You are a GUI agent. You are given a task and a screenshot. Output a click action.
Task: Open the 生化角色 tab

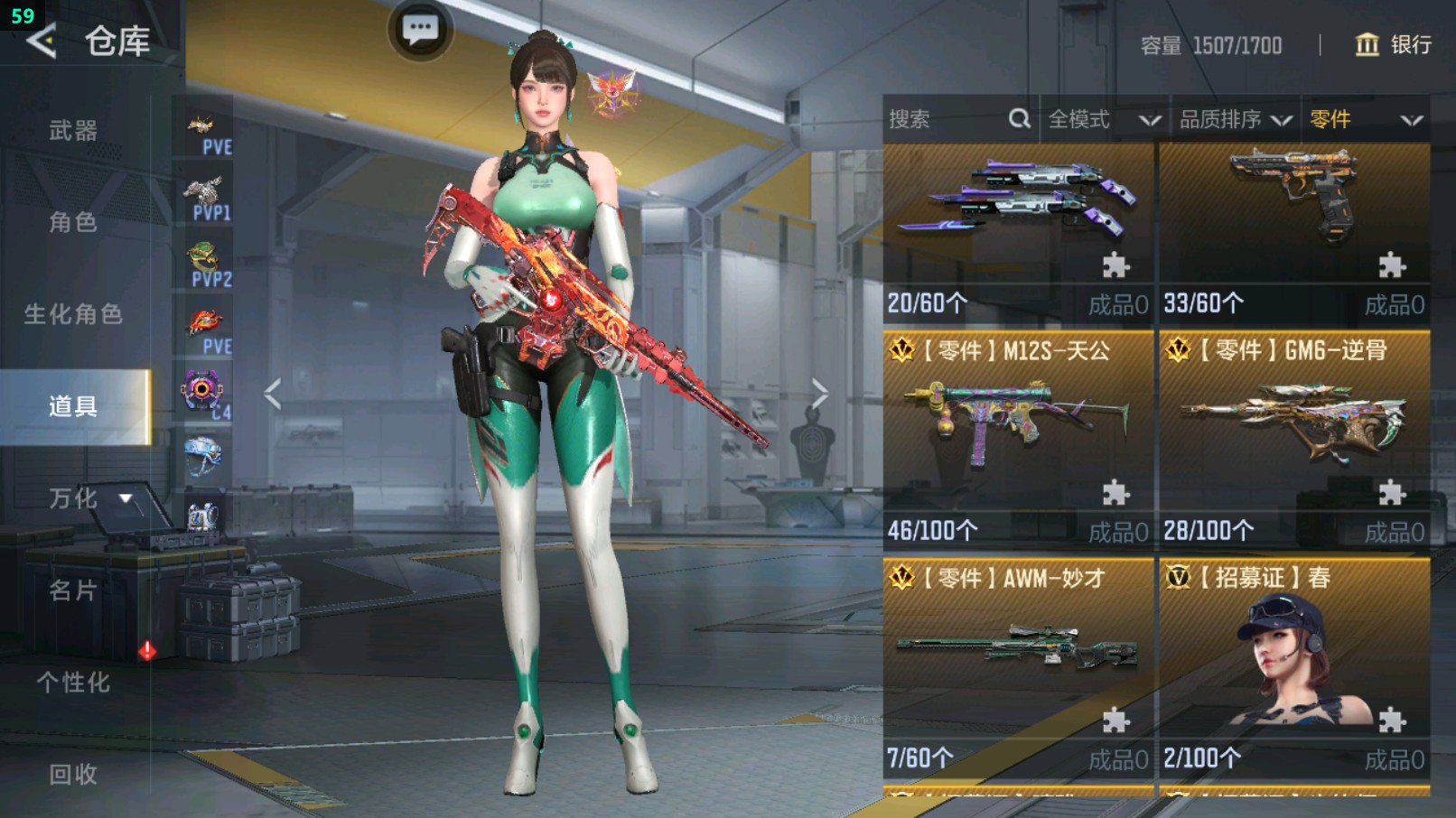pyautogui.click(x=73, y=314)
